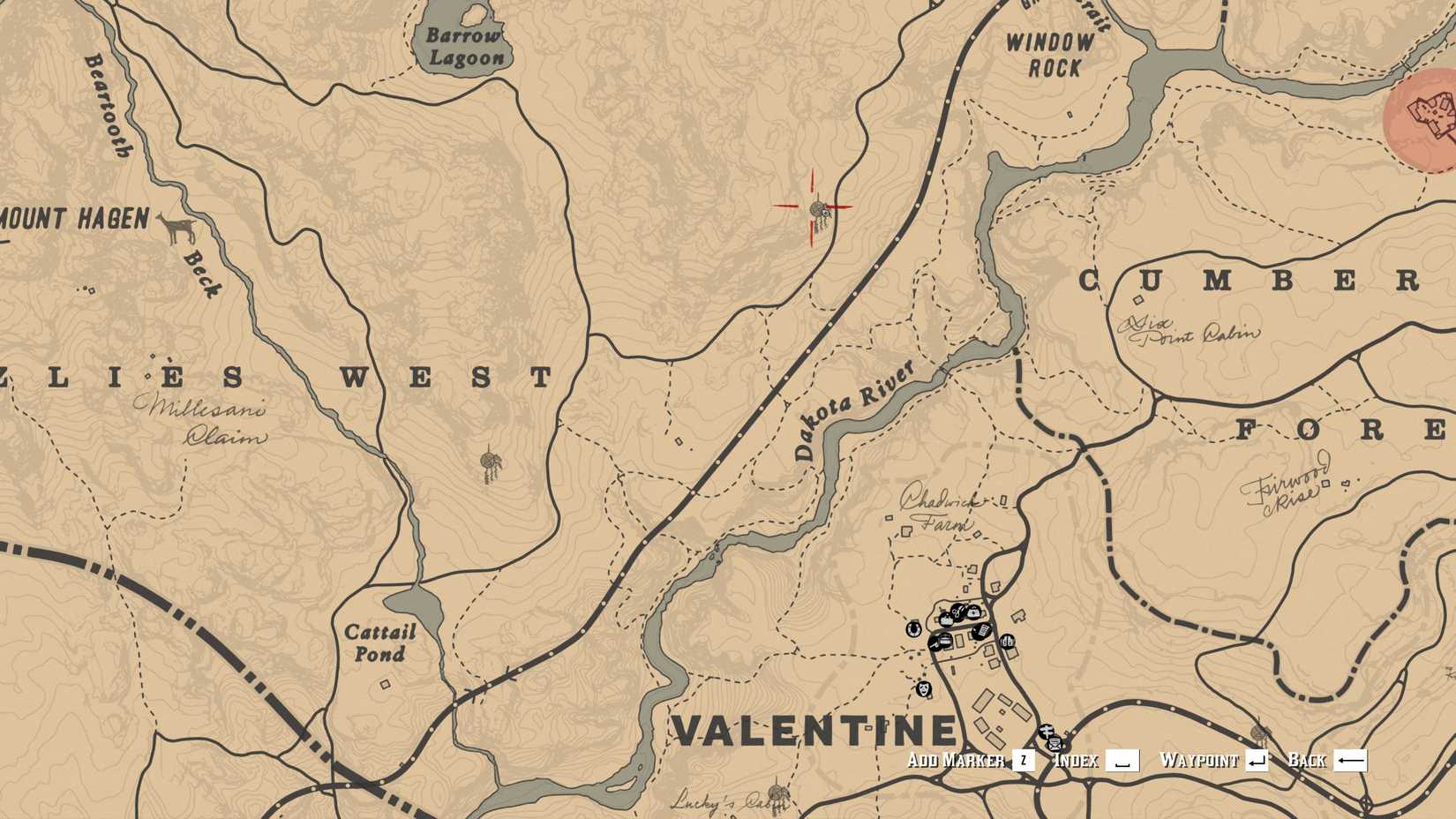Set a Waypoint using the bottom bar option

[1202, 758]
